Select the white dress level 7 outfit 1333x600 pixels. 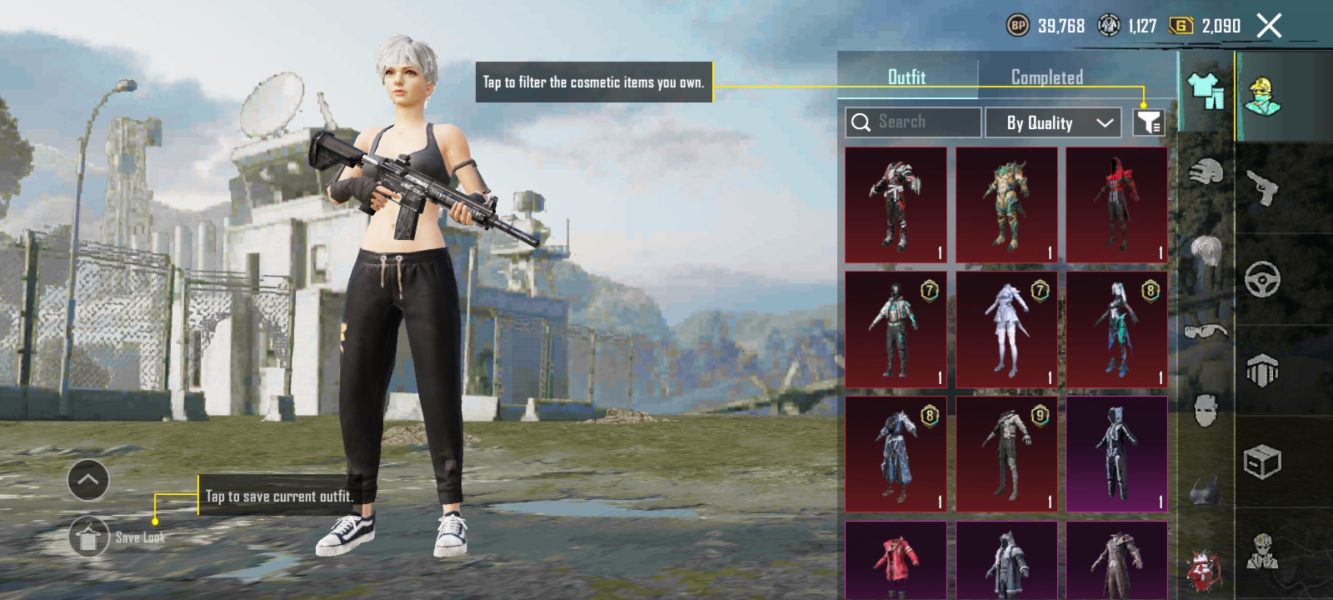[x=1006, y=329]
